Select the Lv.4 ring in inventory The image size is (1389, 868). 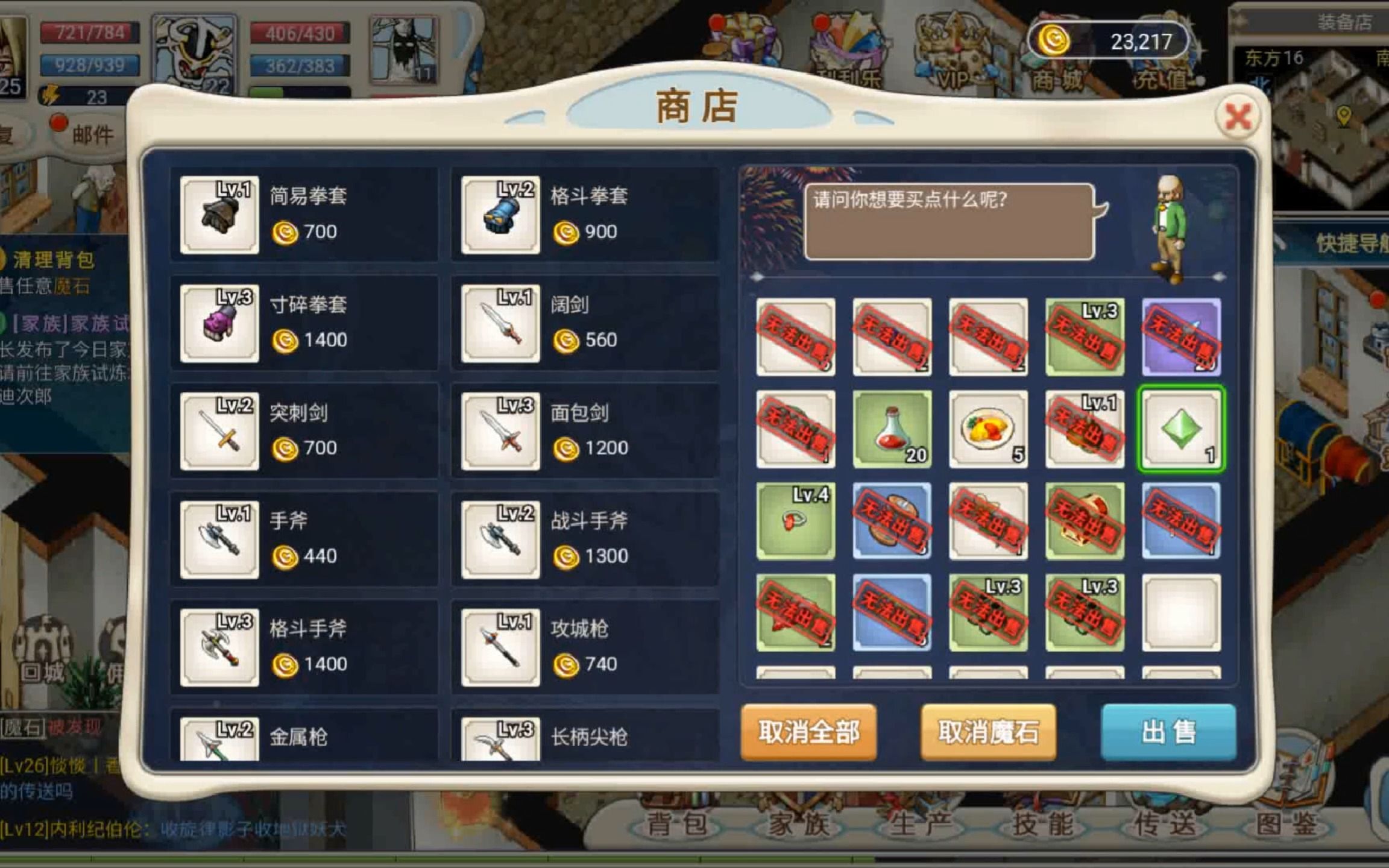pos(795,521)
